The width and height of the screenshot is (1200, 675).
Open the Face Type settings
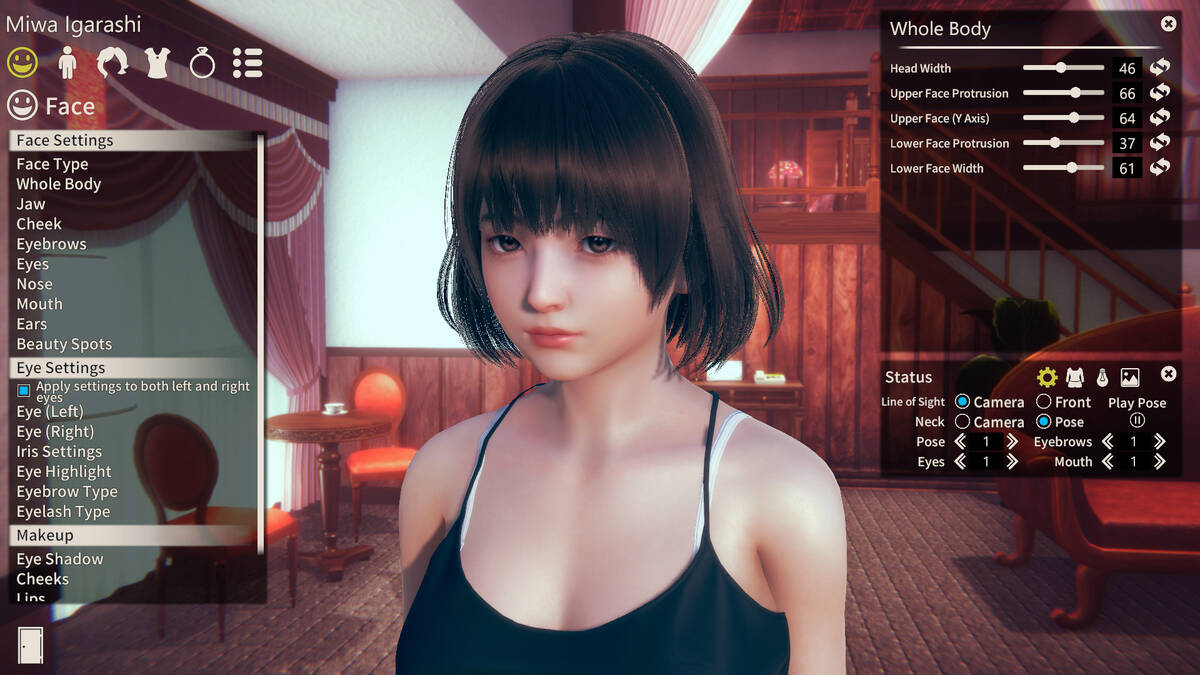pos(52,164)
